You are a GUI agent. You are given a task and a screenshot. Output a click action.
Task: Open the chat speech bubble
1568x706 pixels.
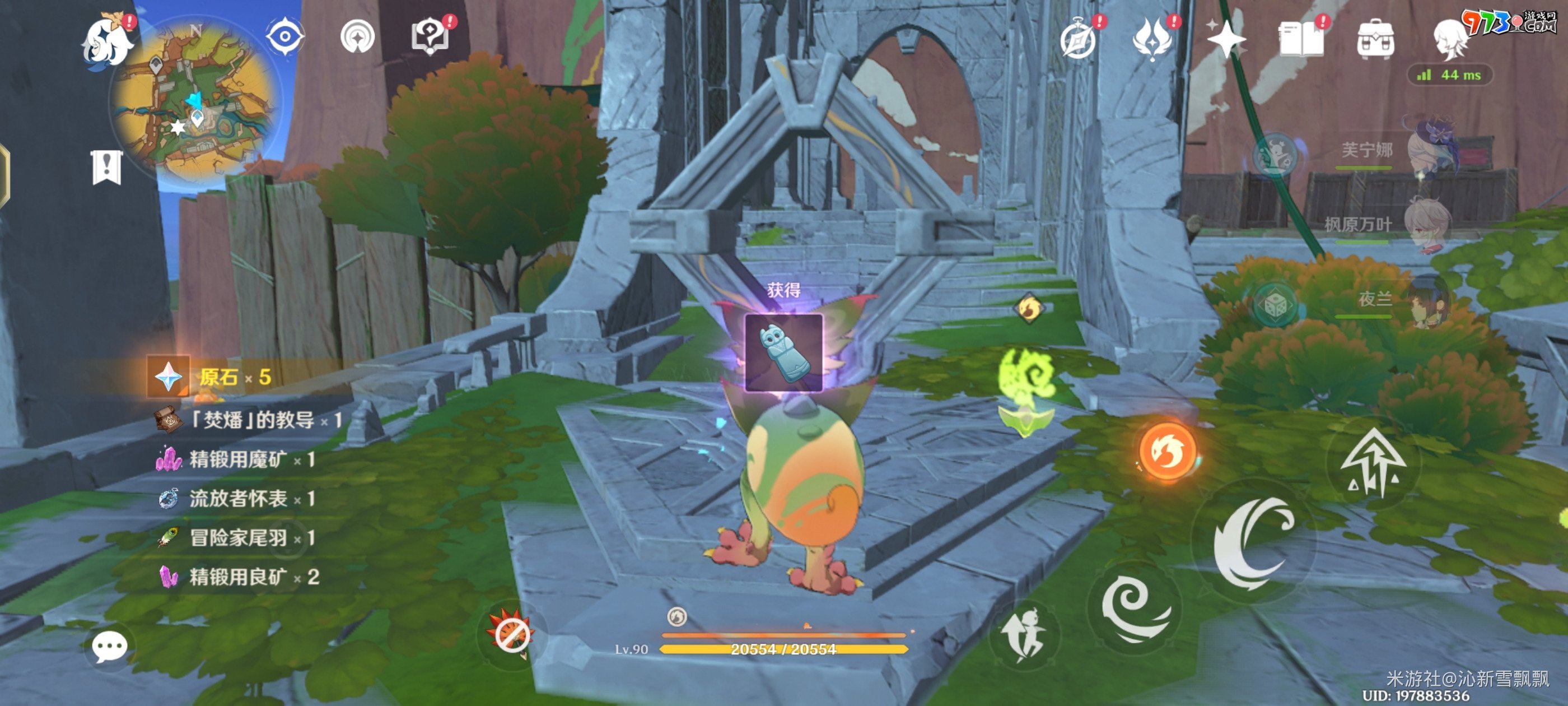(x=110, y=646)
